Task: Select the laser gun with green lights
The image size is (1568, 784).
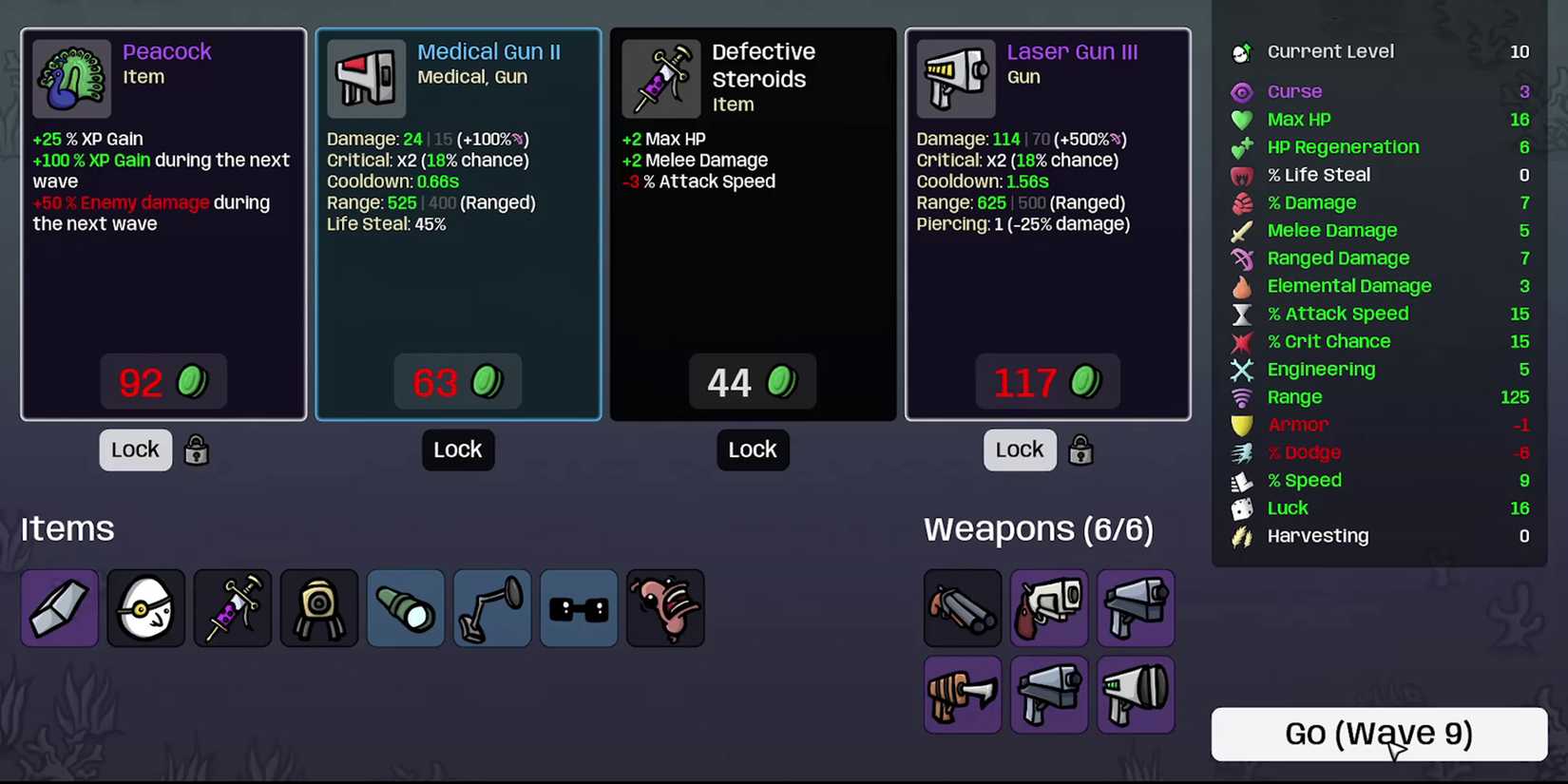Action: pyautogui.click(x=1136, y=695)
